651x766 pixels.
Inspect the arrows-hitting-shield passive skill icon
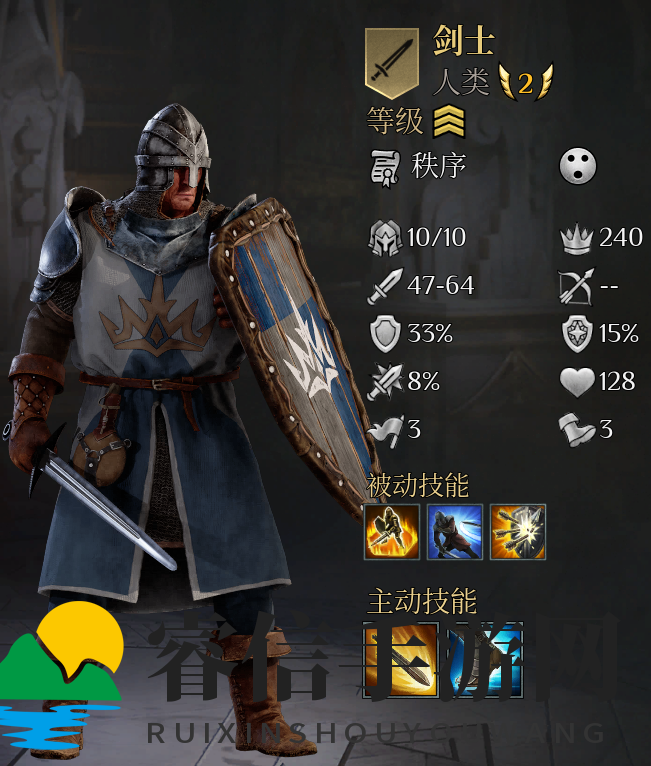[x=517, y=531]
